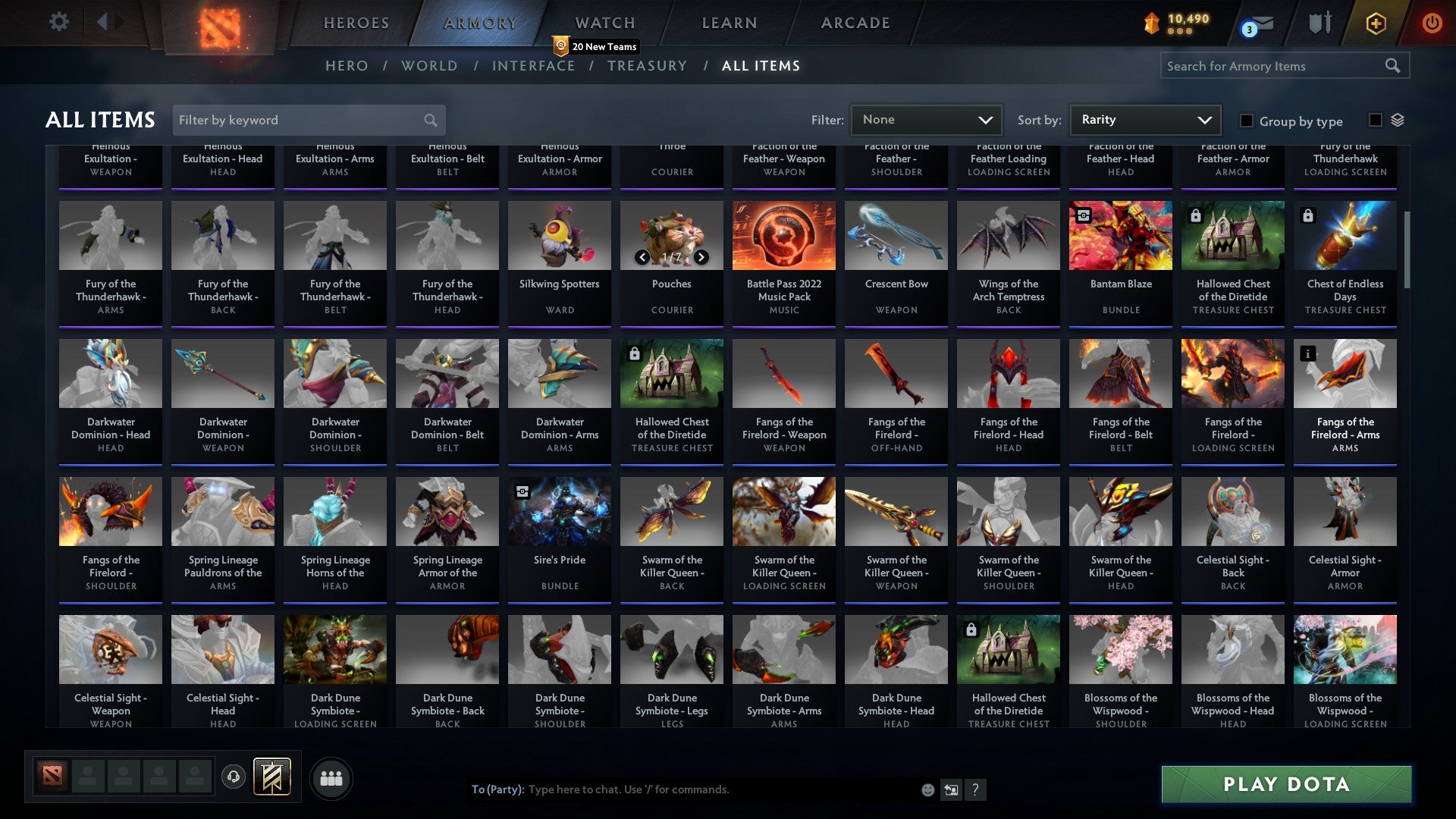Click the guild banner icon near party slots
Viewport: 1456px width, 819px height.
coord(272,778)
